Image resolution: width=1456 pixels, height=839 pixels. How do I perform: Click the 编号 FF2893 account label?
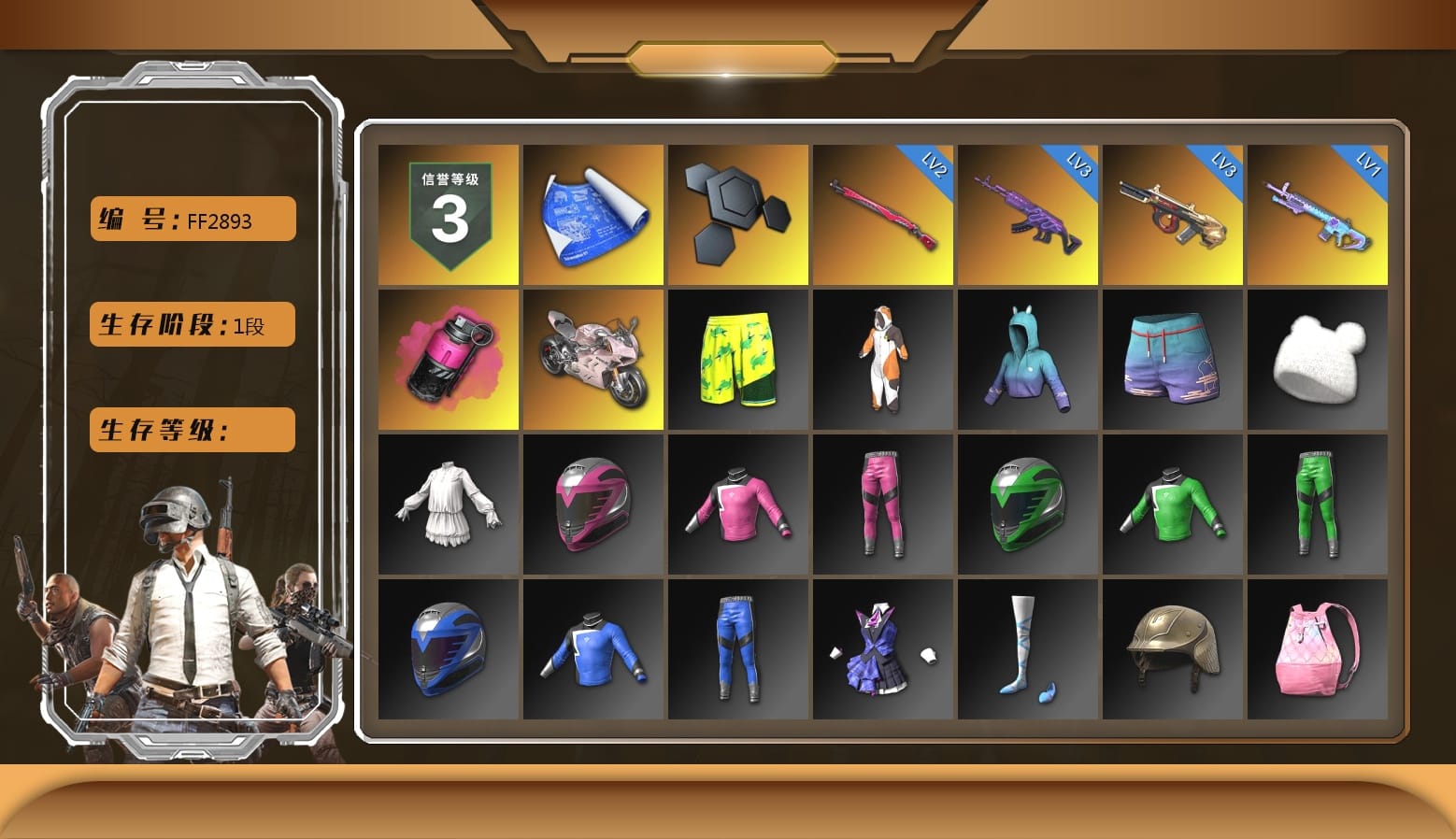(x=191, y=219)
